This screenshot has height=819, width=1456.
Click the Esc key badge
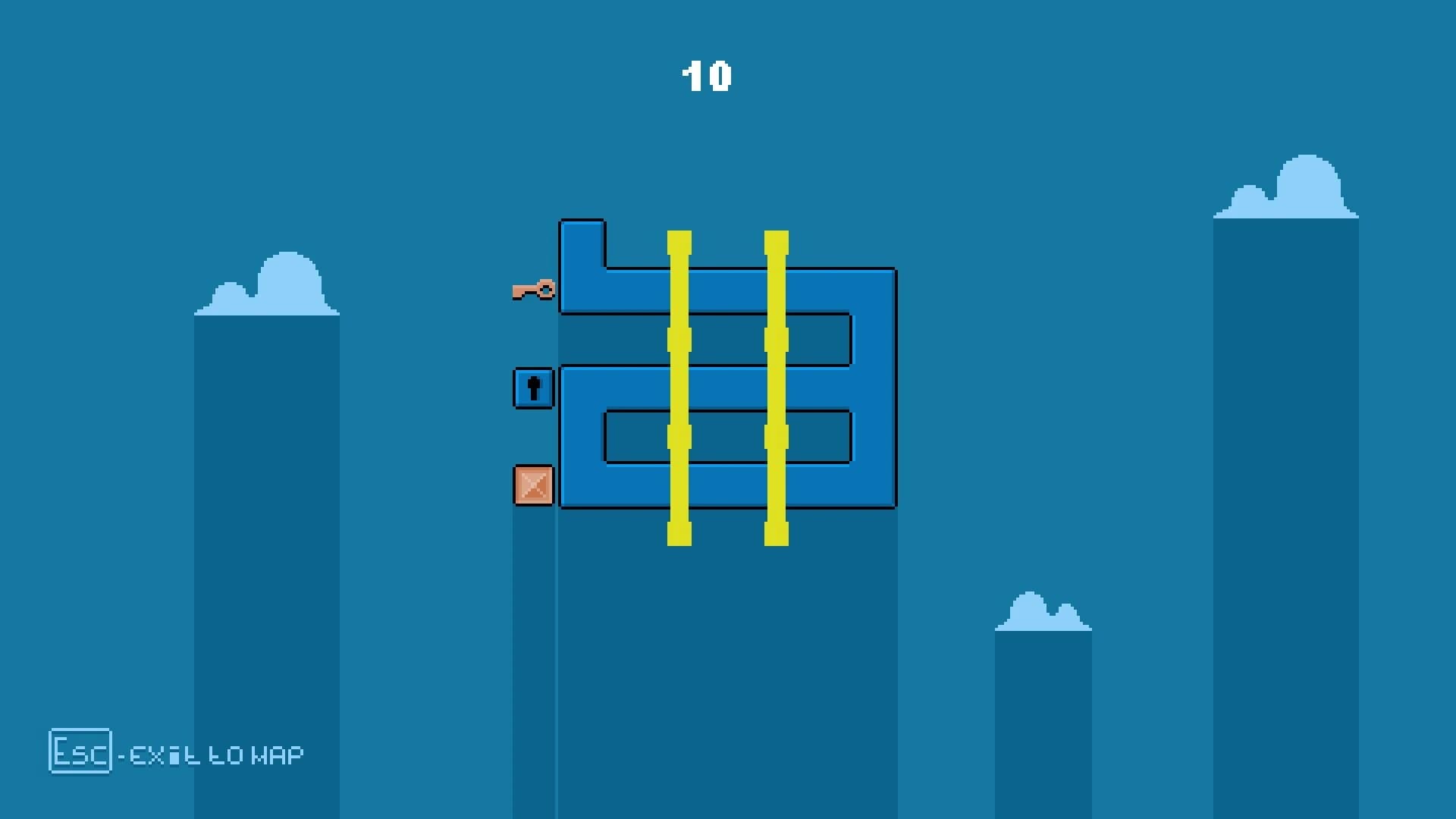click(79, 753)
